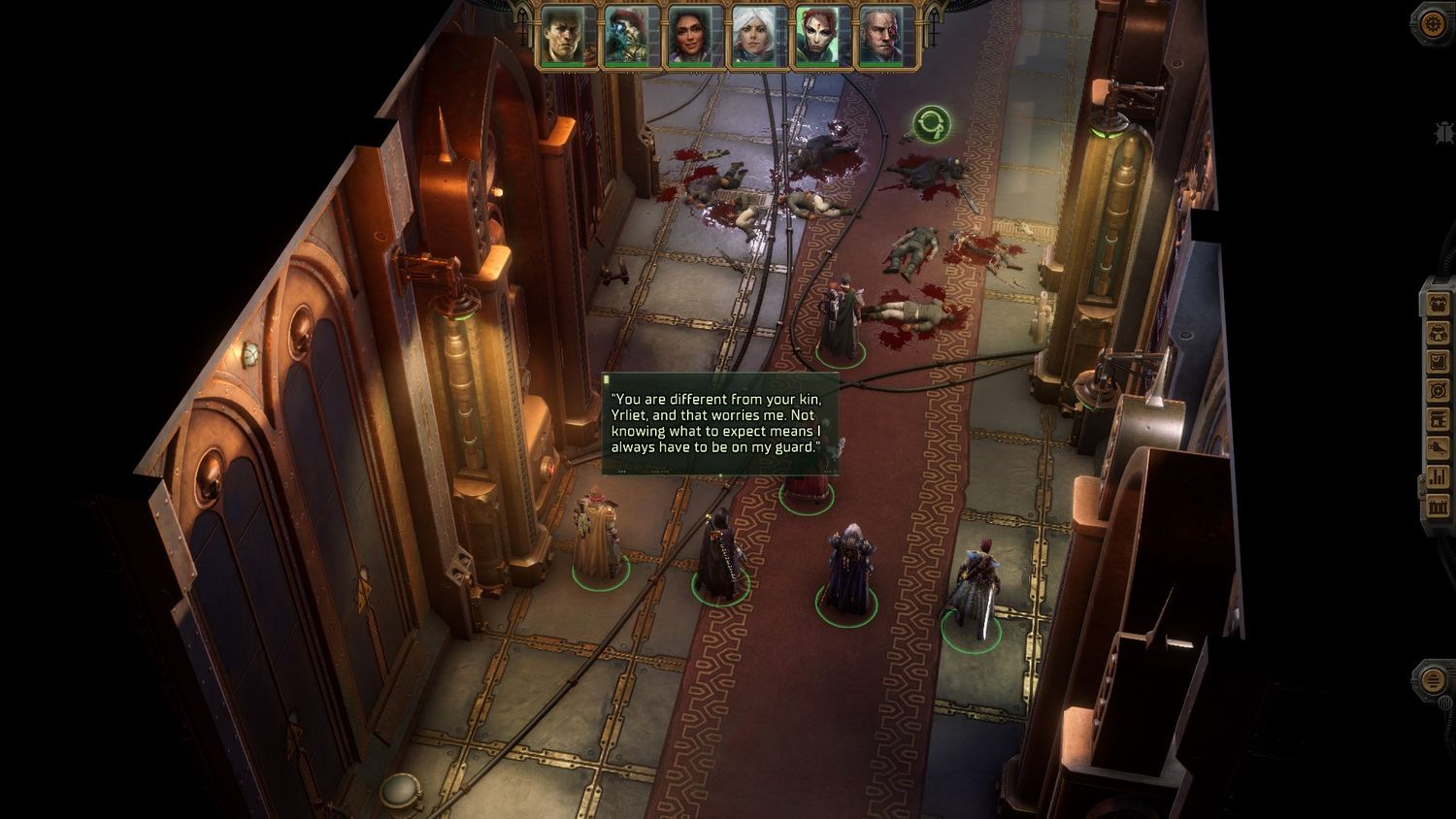Viewport: 1456px width, 819px height.
Task: Select the red-beret cyborg party portrait
Action: tap(631, 38)
